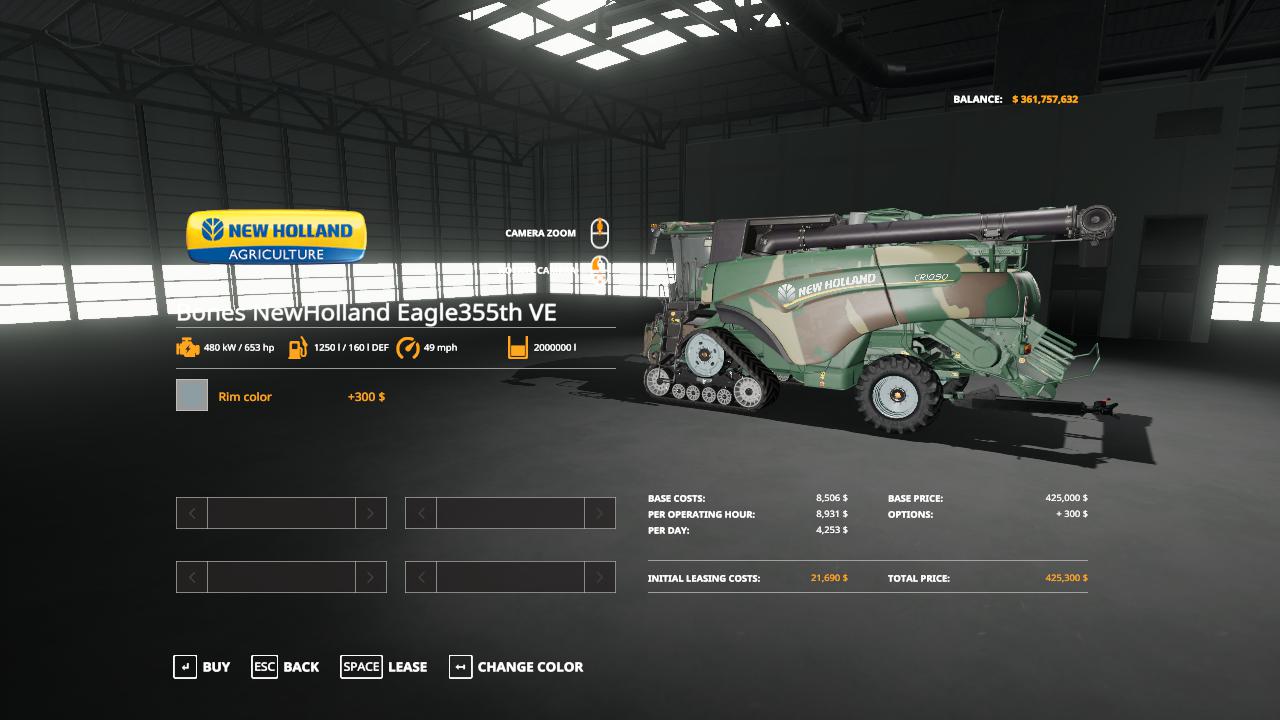
Task: Buy the New Holland combine
Action: click(202, 667)
